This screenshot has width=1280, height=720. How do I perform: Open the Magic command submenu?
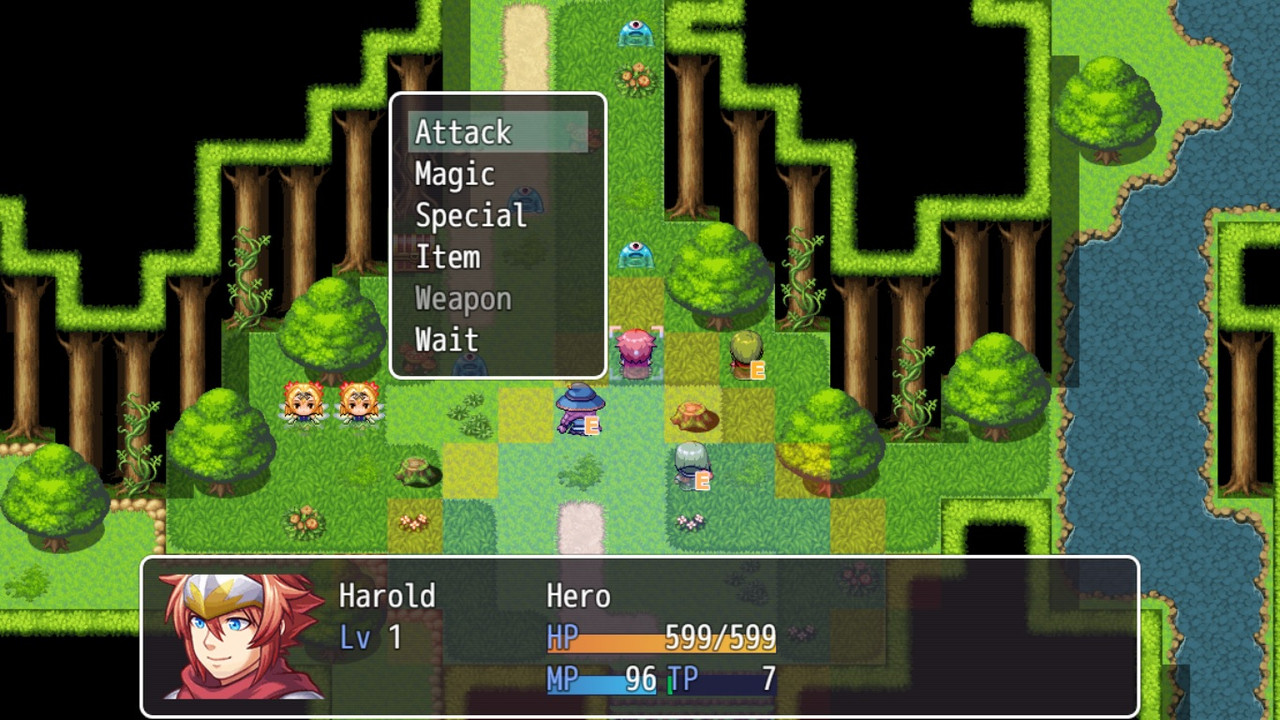click(x=455, y=174)
